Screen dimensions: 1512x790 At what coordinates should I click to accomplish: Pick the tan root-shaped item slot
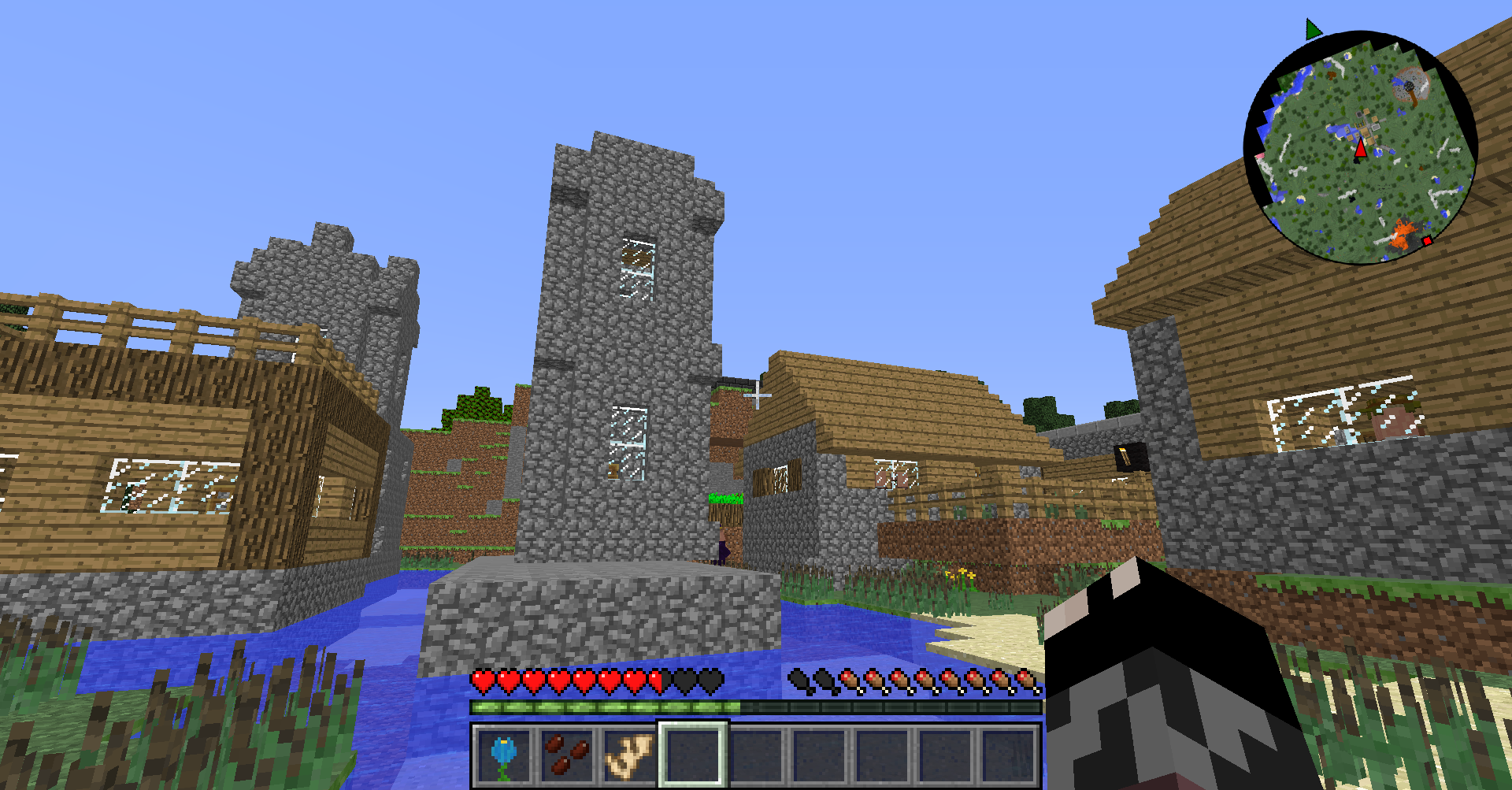tap(629, 755)
